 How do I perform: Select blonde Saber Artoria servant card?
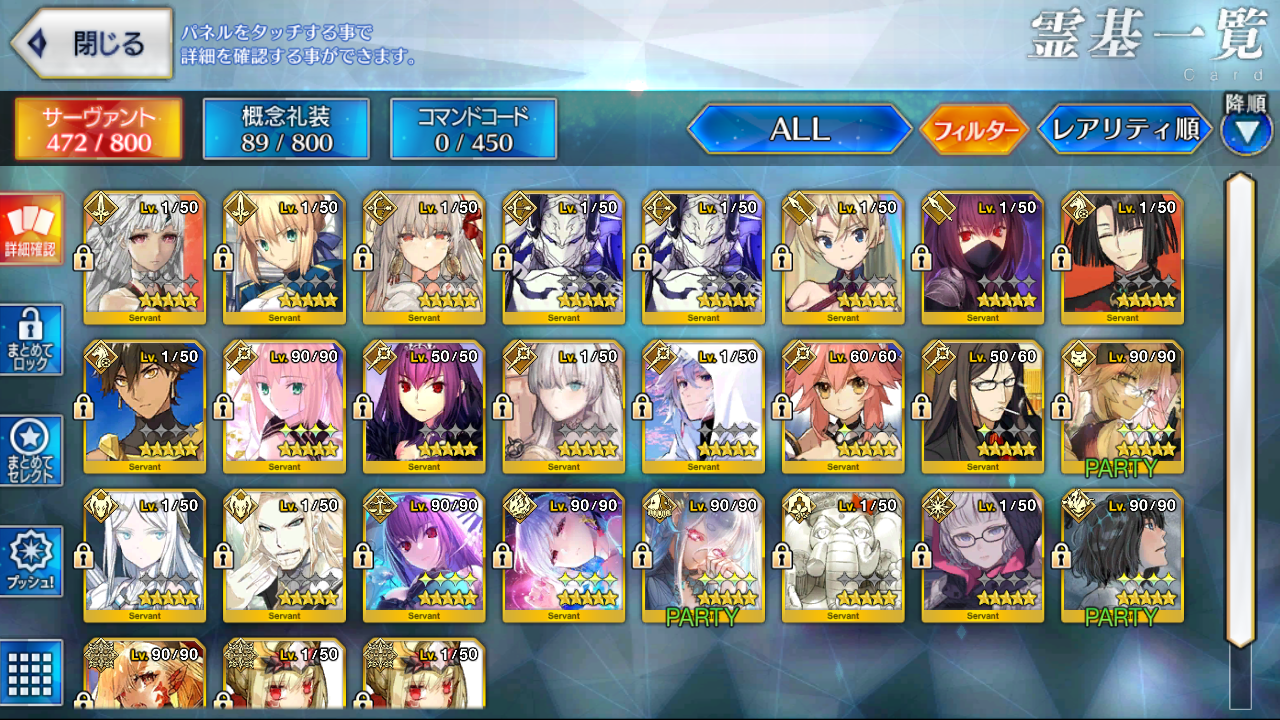point(284,258)
